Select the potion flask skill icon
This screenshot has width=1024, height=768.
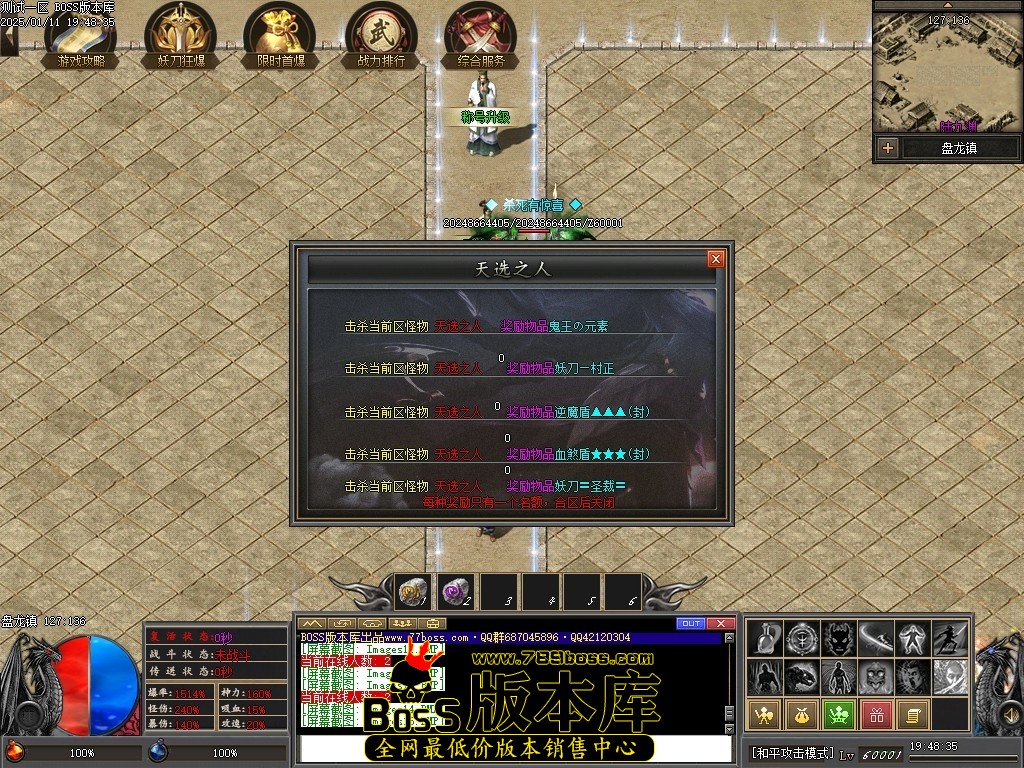(x=767, y=638)
